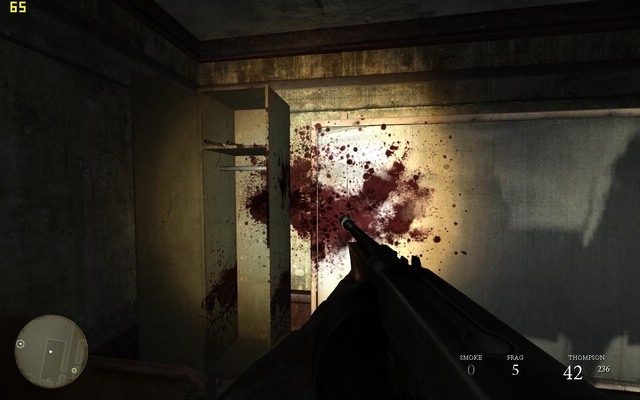The image size is (640, 400).
Task: Select the Frag grenade slot
Action: (x=515, y=366)
